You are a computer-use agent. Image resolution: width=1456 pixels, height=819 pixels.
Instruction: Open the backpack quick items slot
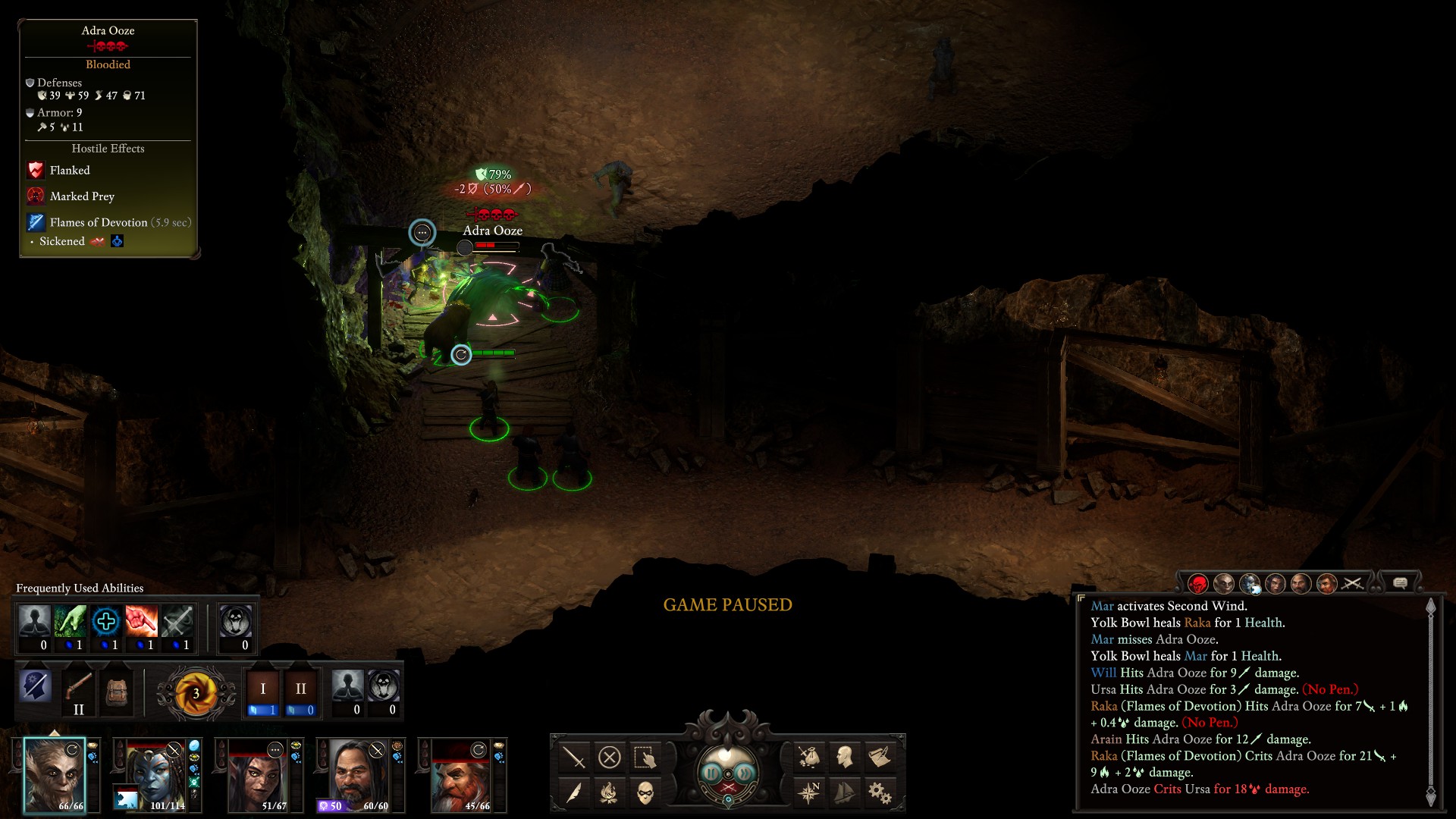click(116, 692)
